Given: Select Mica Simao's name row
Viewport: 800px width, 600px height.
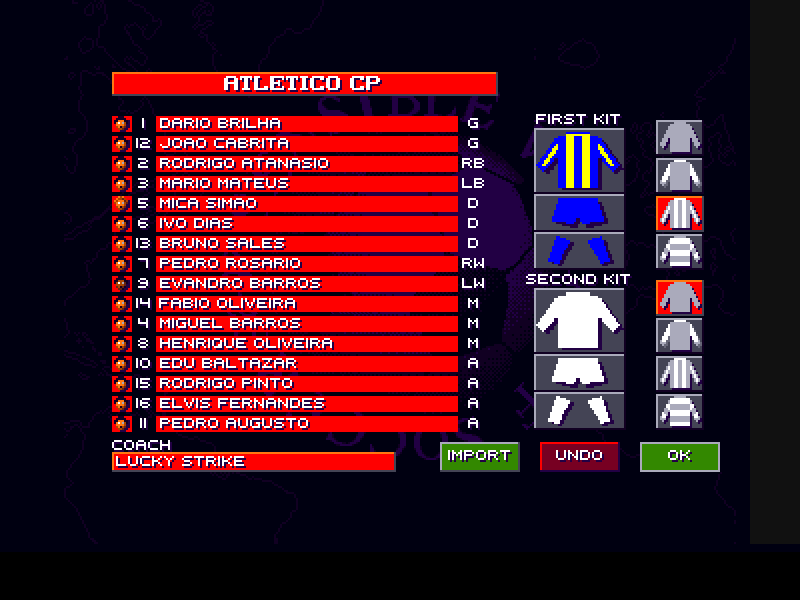Looking at the screenshot, I should click(306, 204).
